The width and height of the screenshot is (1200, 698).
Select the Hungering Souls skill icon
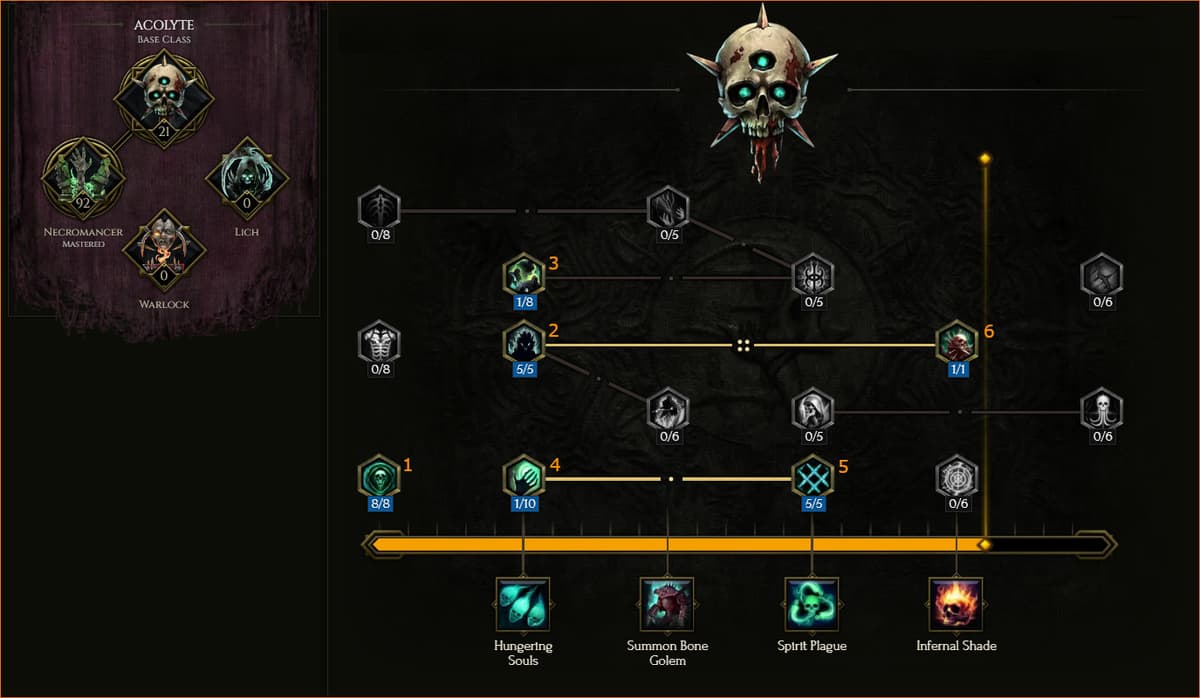(523, 604)
